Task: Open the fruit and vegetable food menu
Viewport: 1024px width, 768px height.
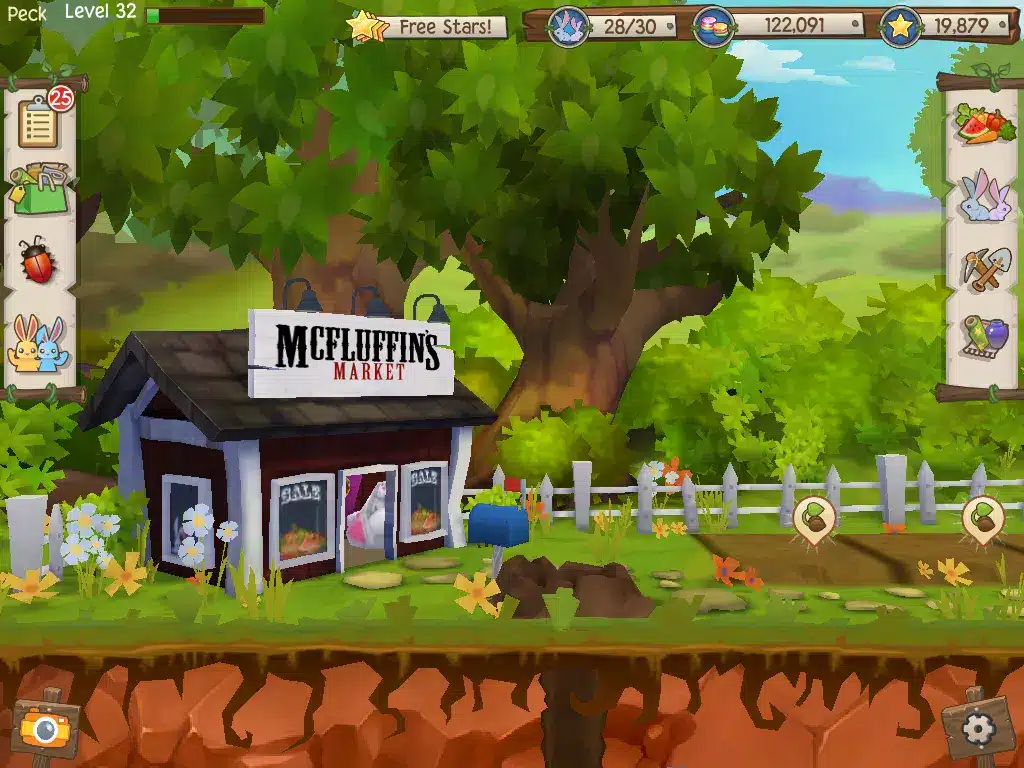Action: tap(984, 125)
